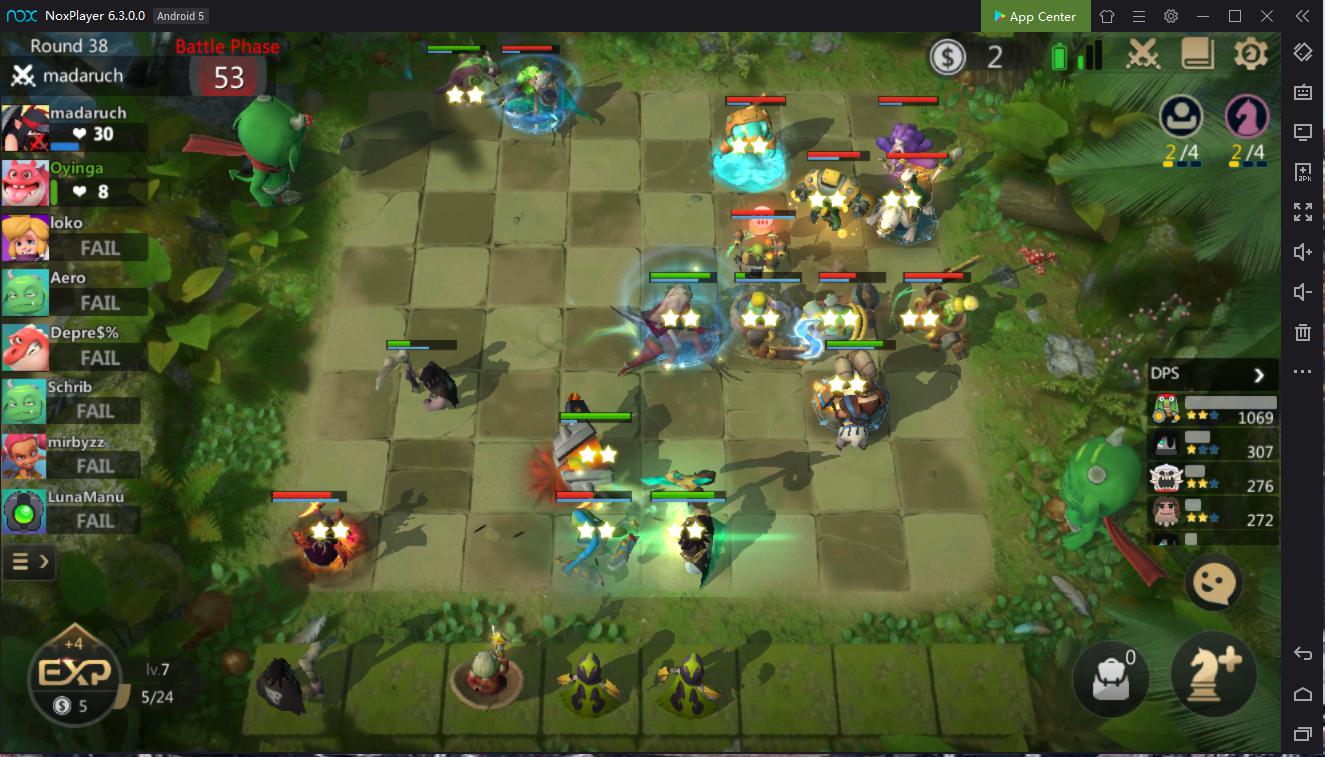The width and height of the screenshot is (1325, 757).
Task: Open the APK install icon in Nox sidebar
Action: pyautogui.click(x=1303, y=172)
